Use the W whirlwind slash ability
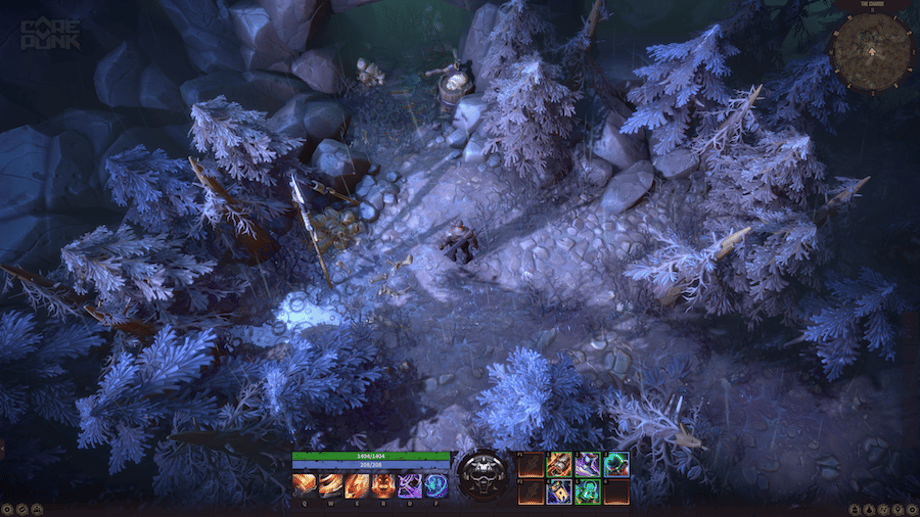Viewport: 920px width, 517px height. [x=331, y=486]
